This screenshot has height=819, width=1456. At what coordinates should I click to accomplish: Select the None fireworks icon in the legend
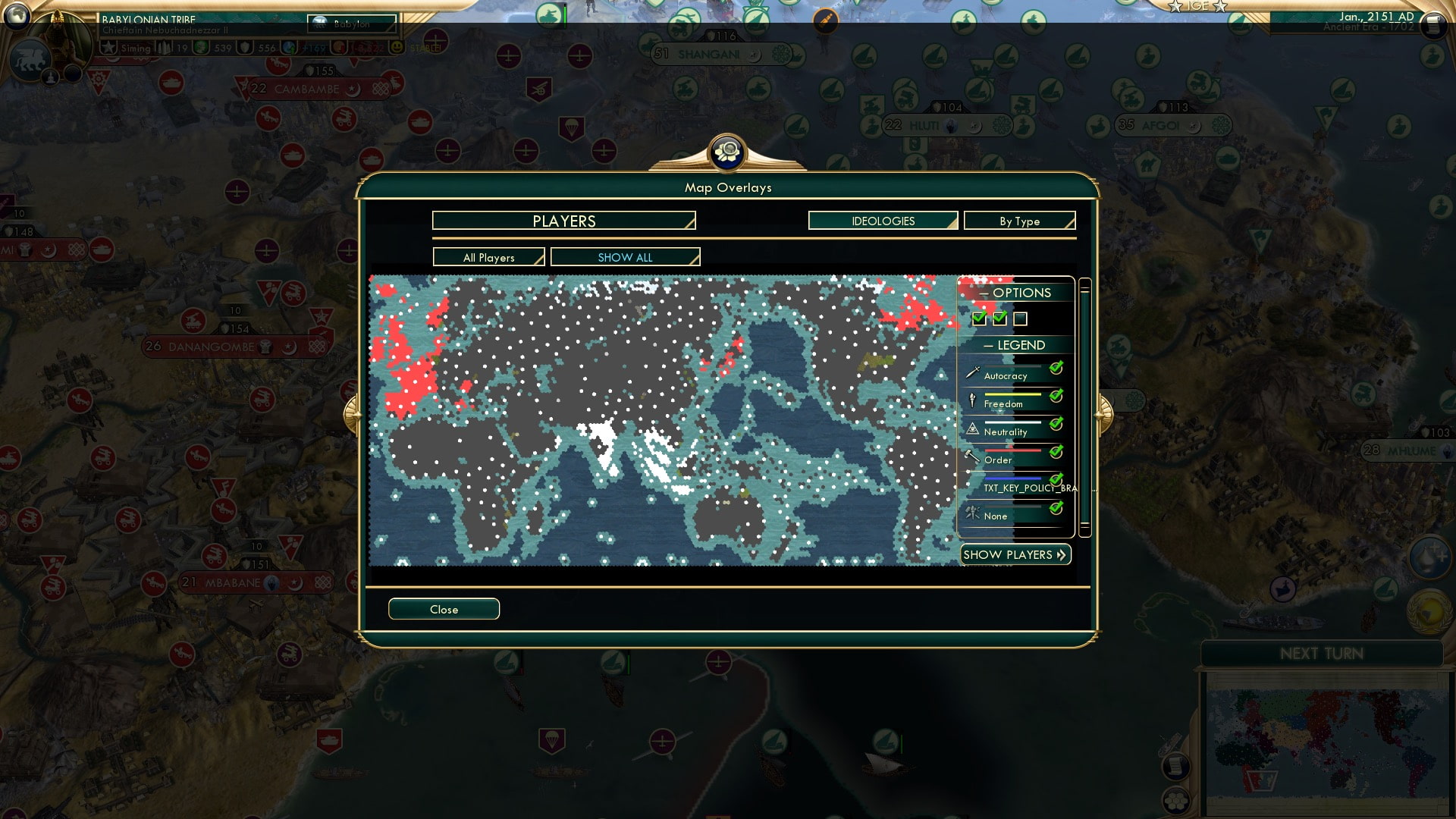click(972, 513)
